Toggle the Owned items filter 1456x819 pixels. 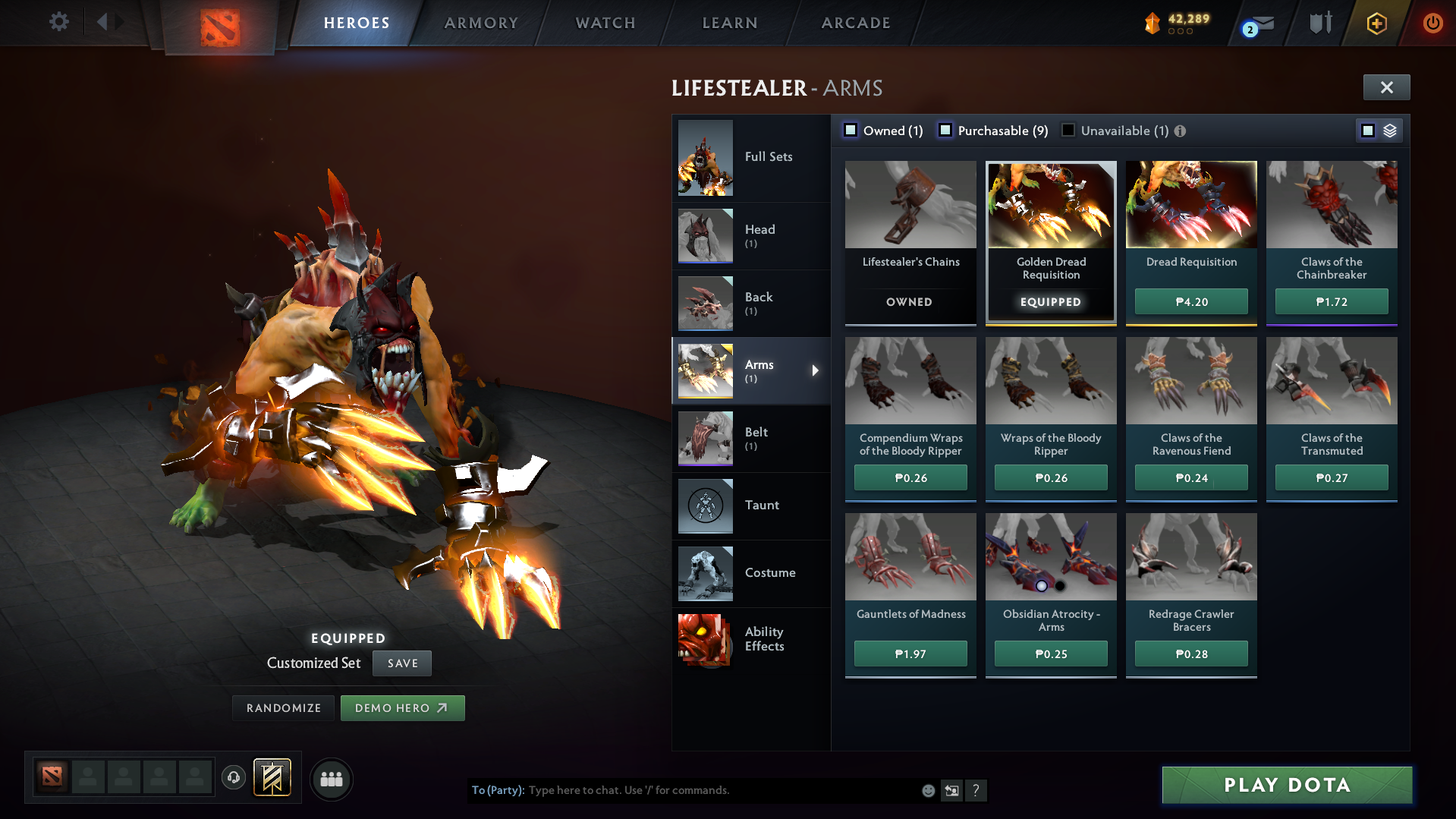click(851, 131)
